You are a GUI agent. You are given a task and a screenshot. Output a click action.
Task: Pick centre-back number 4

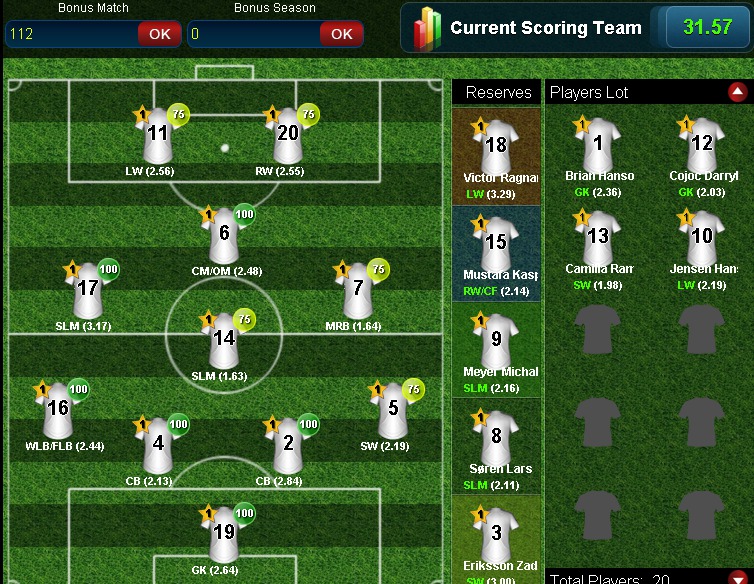158,444
